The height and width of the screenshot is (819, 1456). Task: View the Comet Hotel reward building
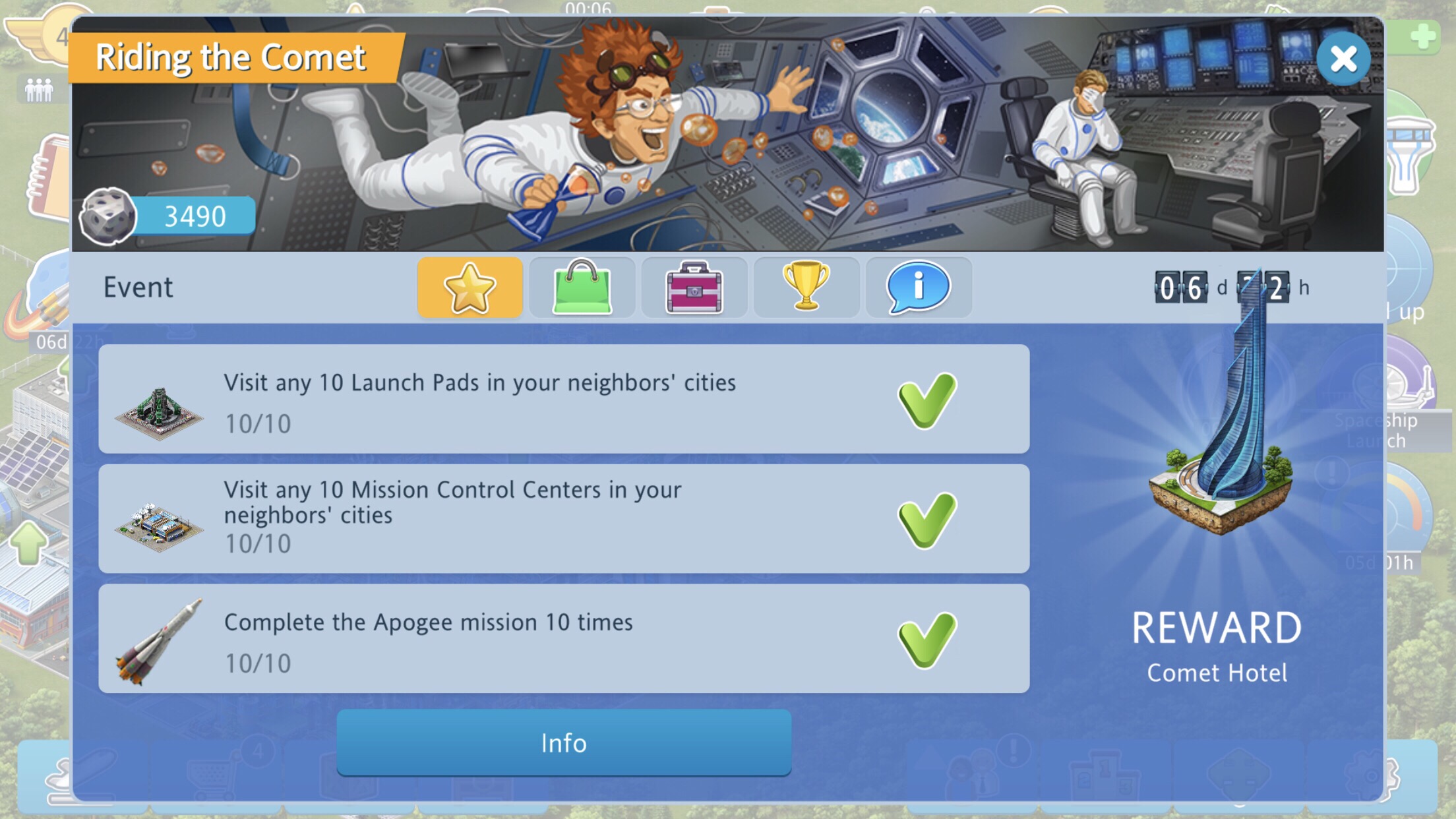point(1220,448)
